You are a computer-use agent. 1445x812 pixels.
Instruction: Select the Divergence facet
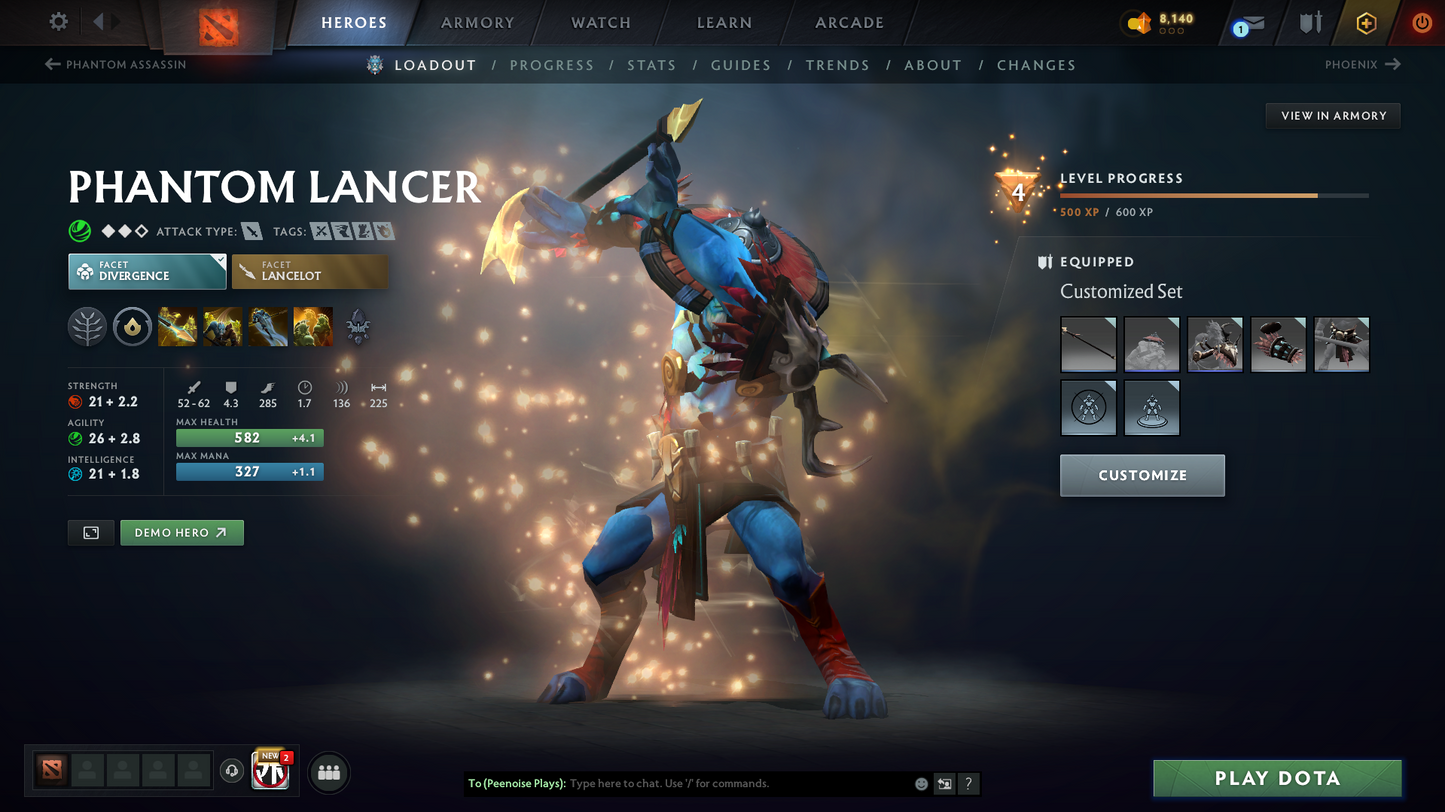pyautogui.click(x=146, y=271)
